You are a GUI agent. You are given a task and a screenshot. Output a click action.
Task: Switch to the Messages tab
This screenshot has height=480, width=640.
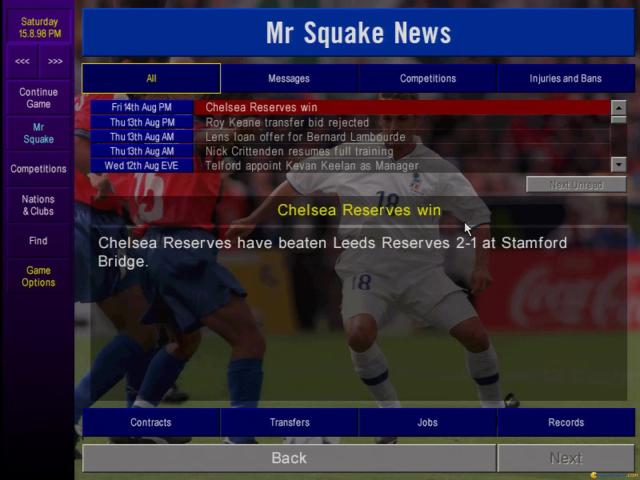click(x=289, y=78)
